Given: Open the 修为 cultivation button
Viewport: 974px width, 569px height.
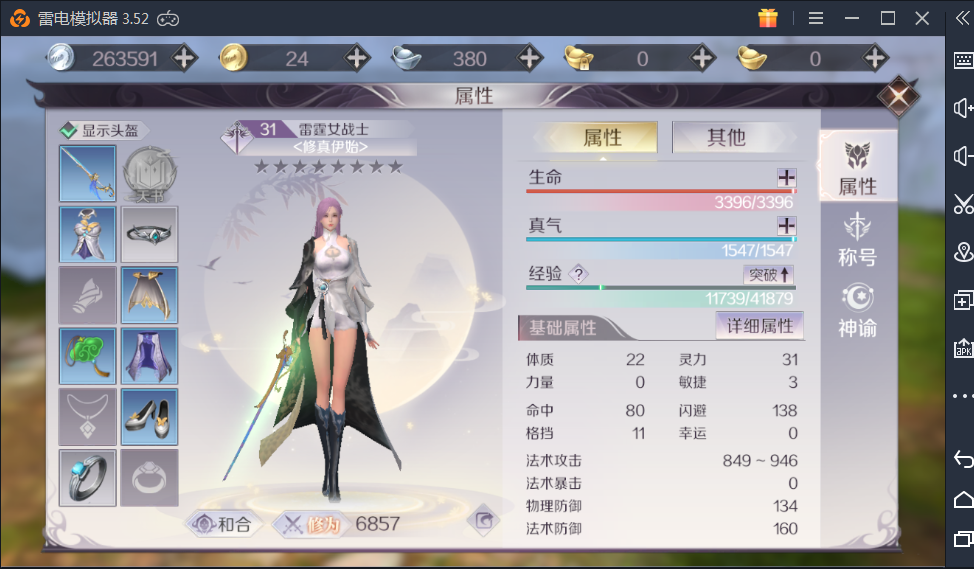Looking at the screenshot, I should pos(310,523).
